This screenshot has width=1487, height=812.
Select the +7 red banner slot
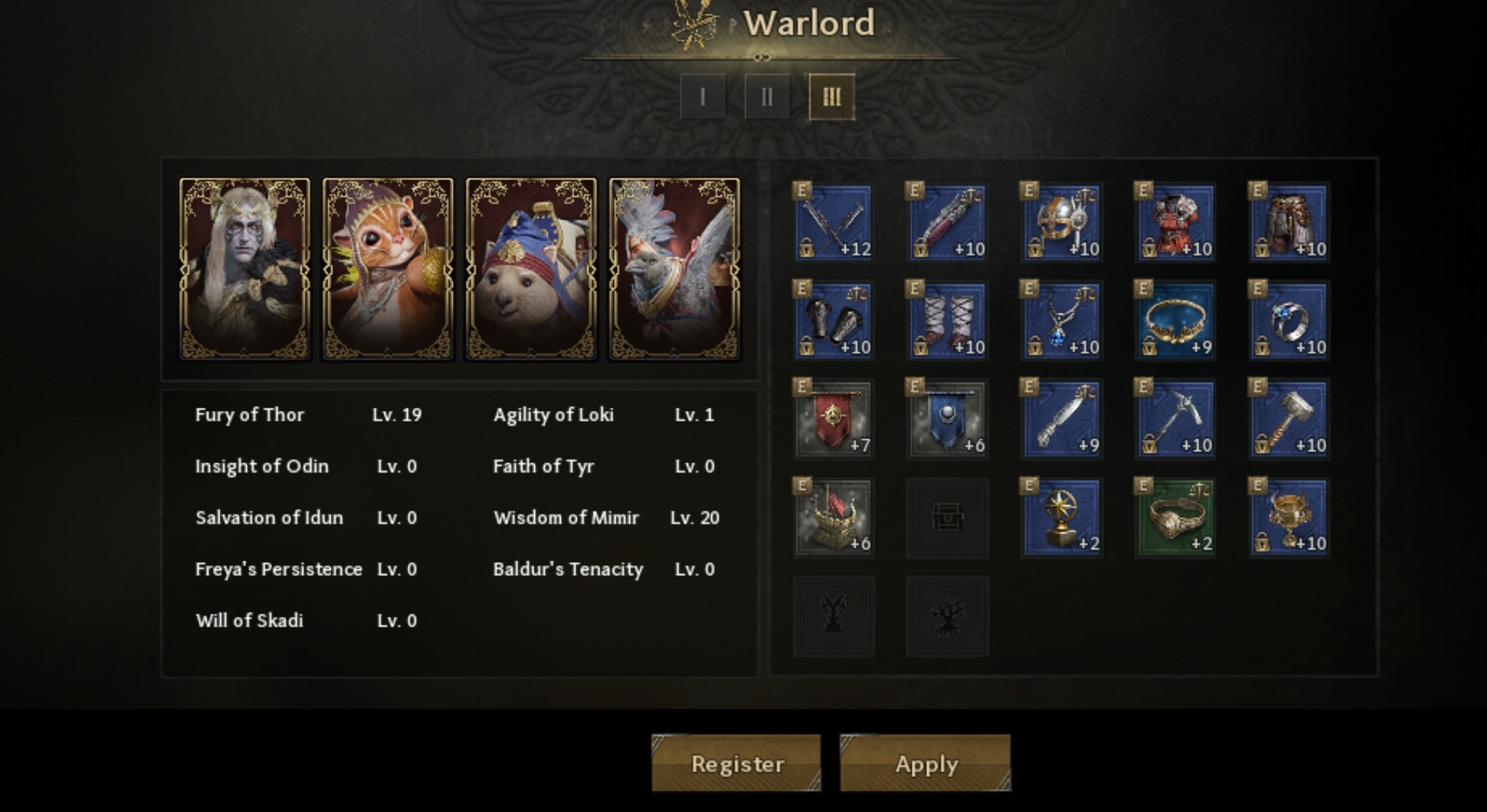[x=834, y=419]
